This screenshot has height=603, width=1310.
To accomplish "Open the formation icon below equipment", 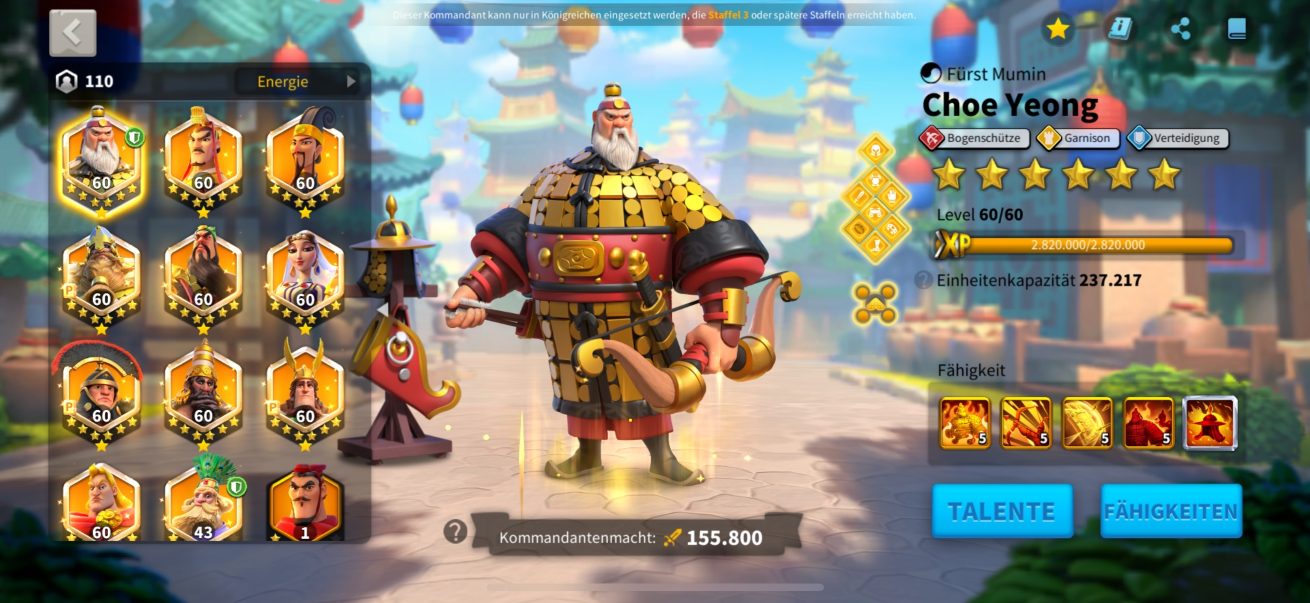I will [875, 304].
